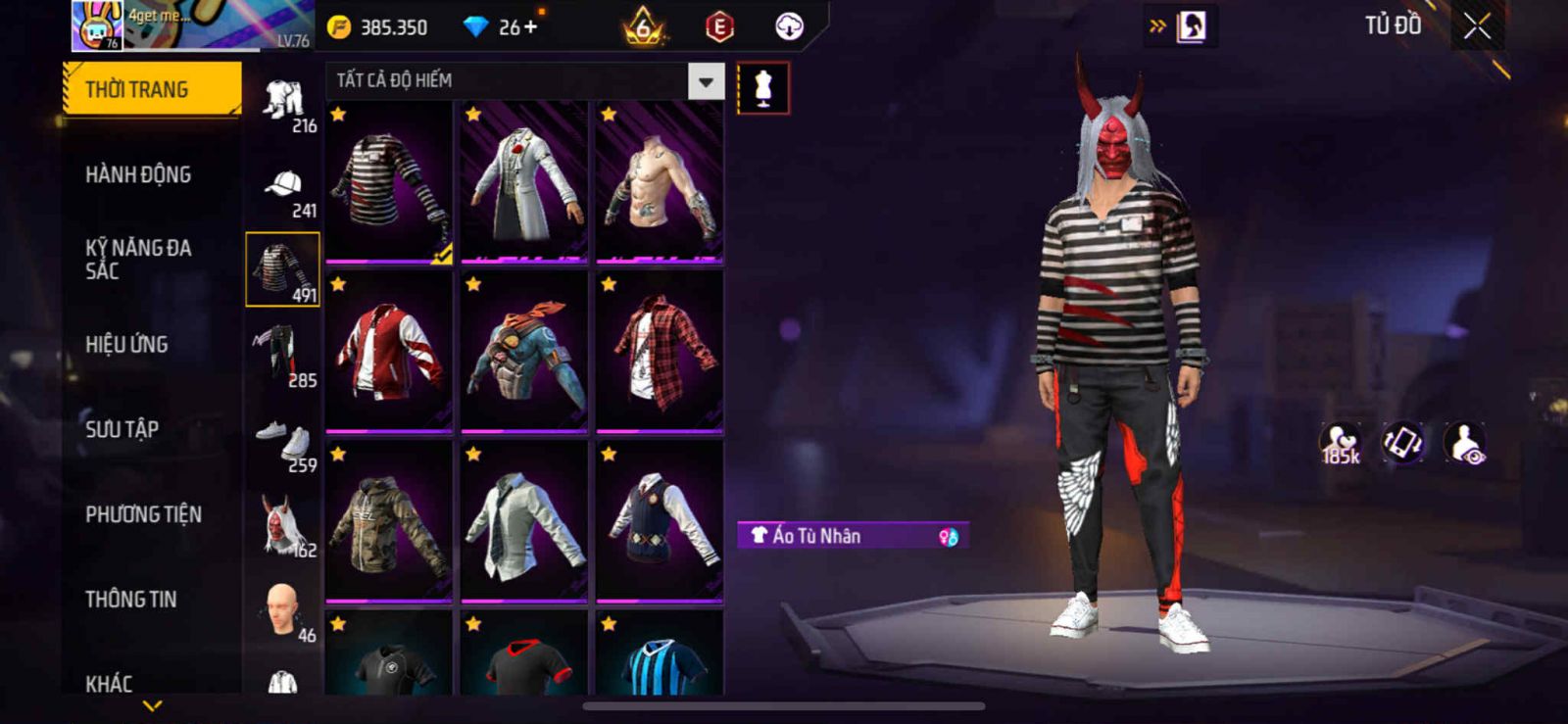This screenshot has height=724, width=1568.
Task: Open the sneakers shoe category
Action: pyautogui.click(x=283, y=445)
